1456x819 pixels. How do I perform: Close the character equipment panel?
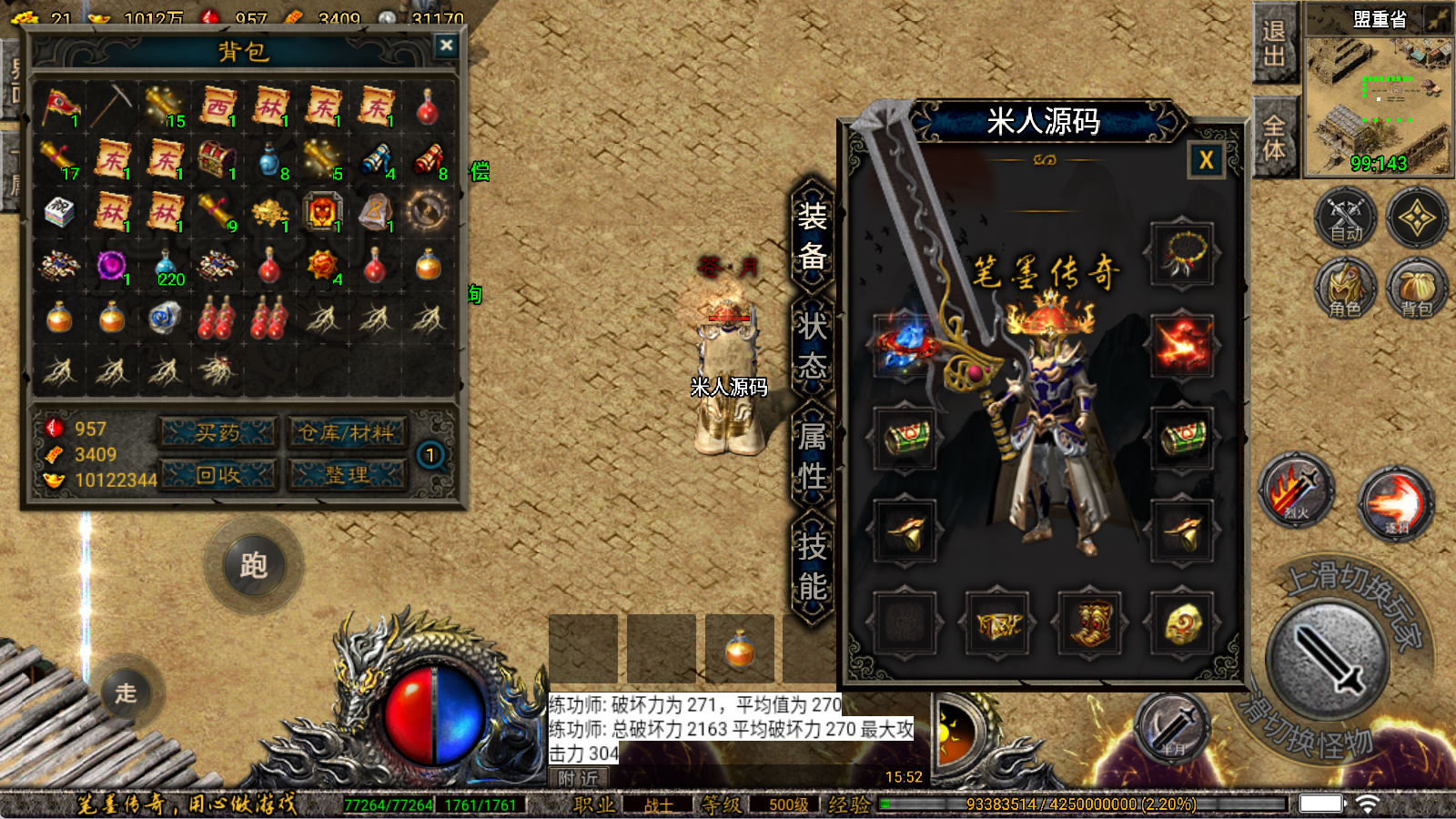(x=1206, y=161)
